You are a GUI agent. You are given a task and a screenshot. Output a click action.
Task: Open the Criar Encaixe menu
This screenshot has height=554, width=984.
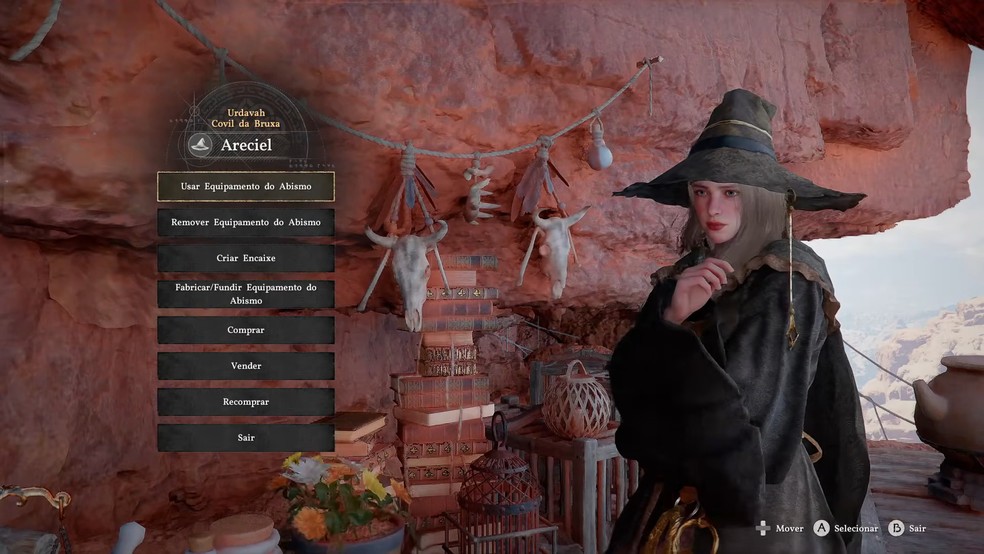(x=246, y=258)
